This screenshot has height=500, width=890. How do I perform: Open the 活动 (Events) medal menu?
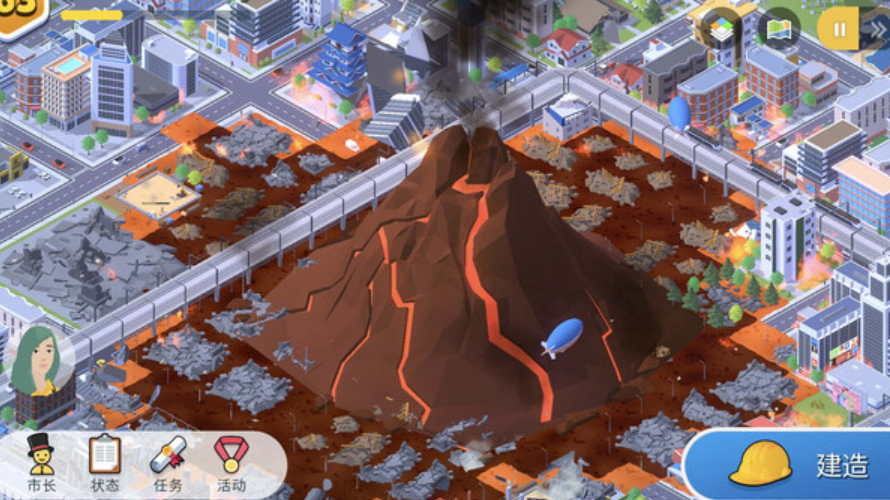(231, 464)
